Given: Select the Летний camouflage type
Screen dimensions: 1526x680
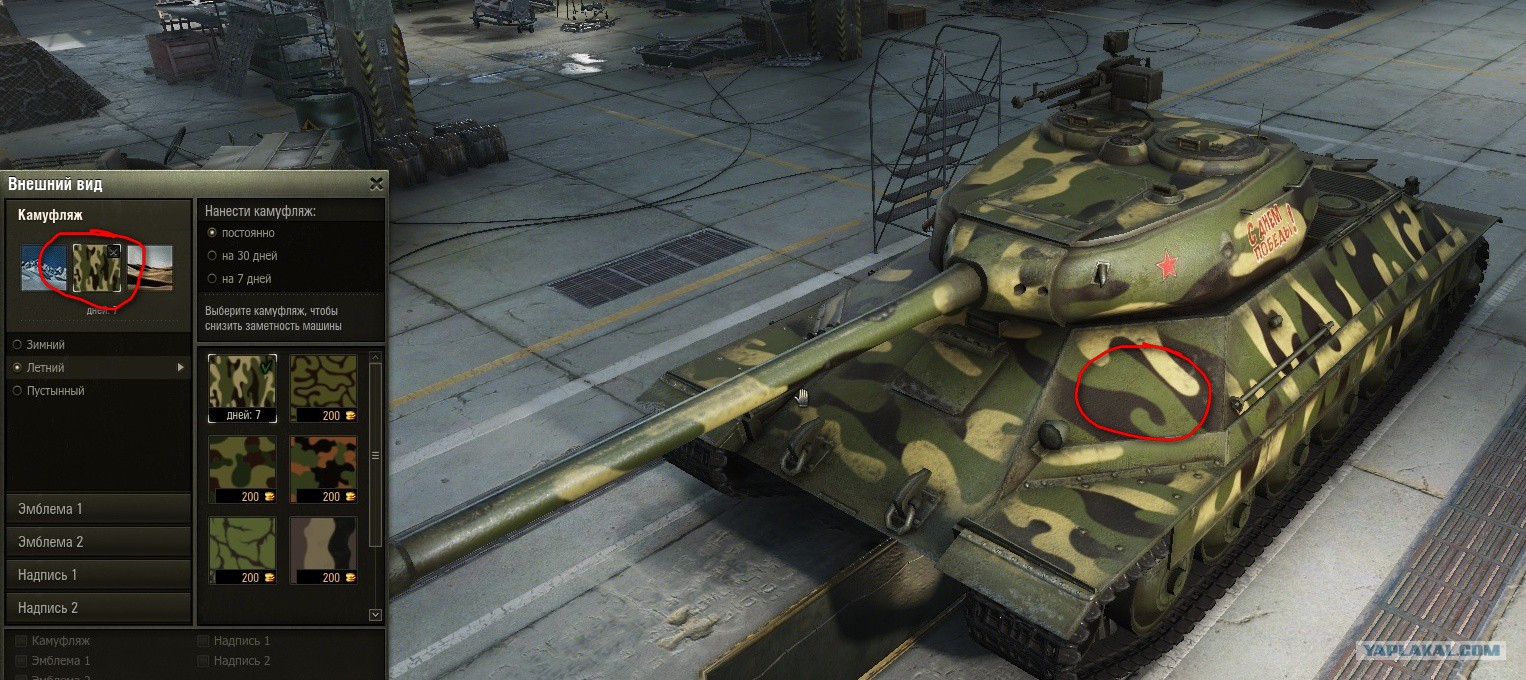Looking at the screenshot, I should pos(17,368).
